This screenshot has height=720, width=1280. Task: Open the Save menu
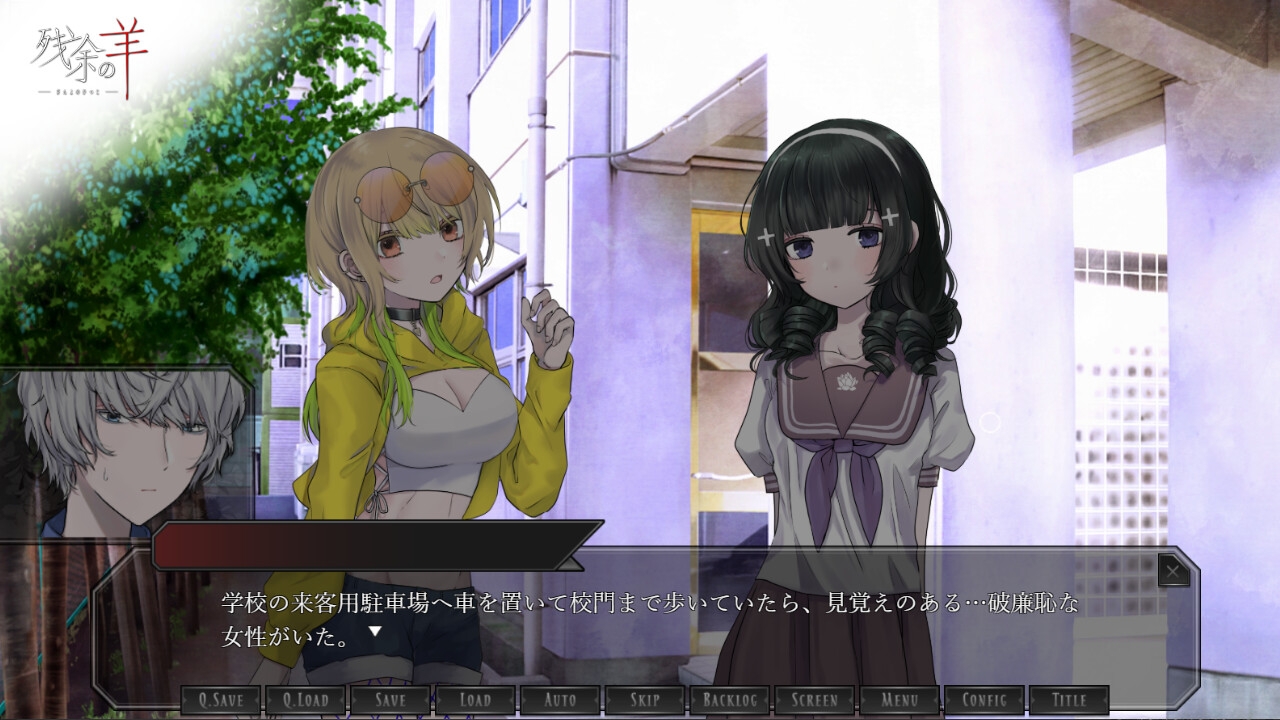pyautogui.click(x=390, y=700)
